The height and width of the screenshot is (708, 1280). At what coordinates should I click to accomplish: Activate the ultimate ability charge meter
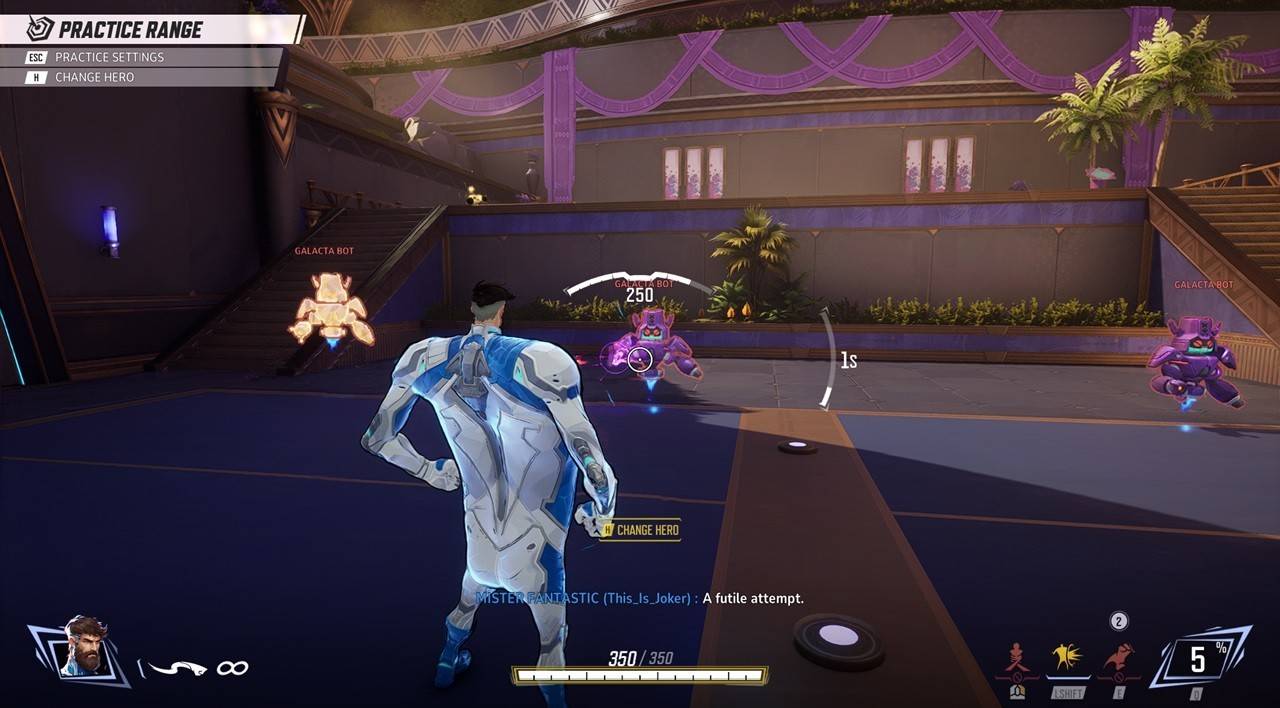(1198, 657)
